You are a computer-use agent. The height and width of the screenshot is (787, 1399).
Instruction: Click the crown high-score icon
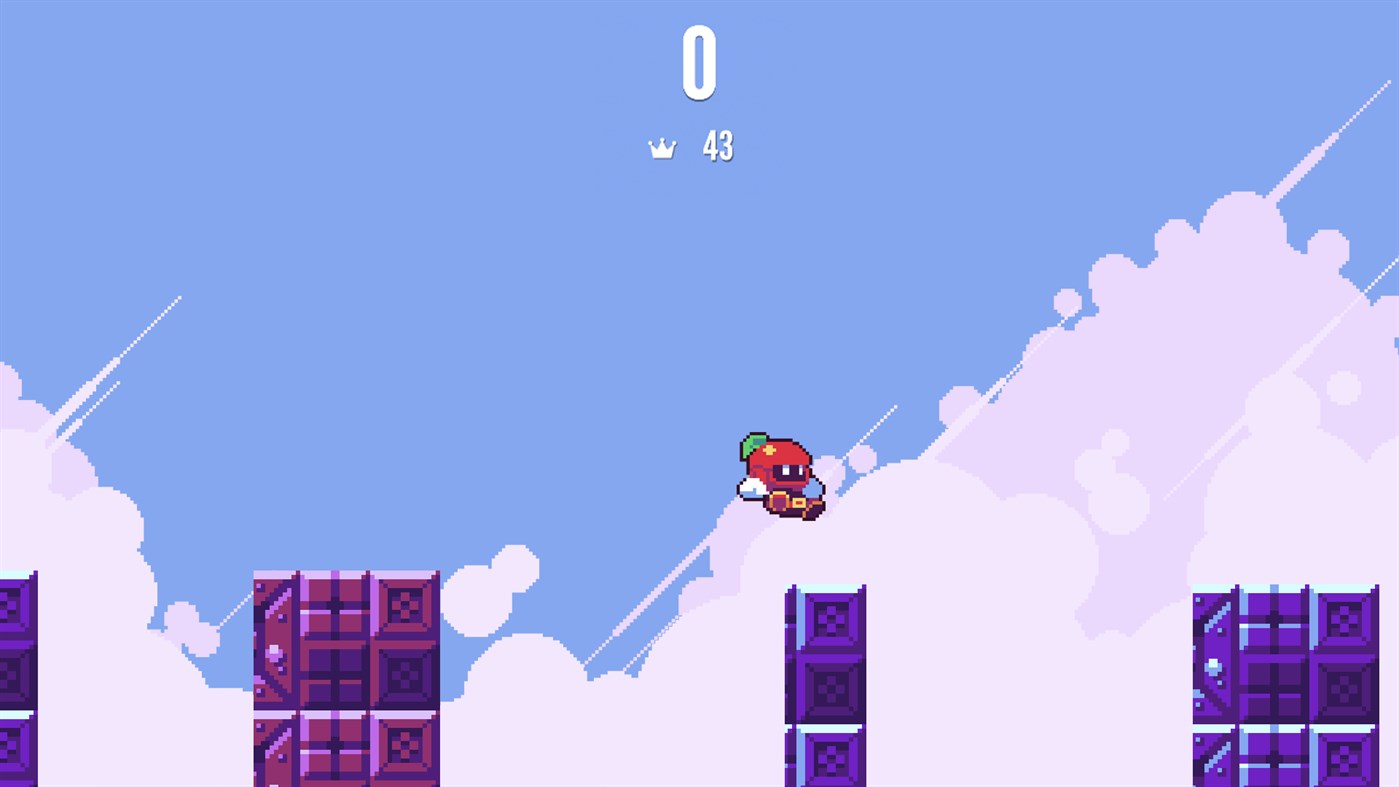point(663,147)
